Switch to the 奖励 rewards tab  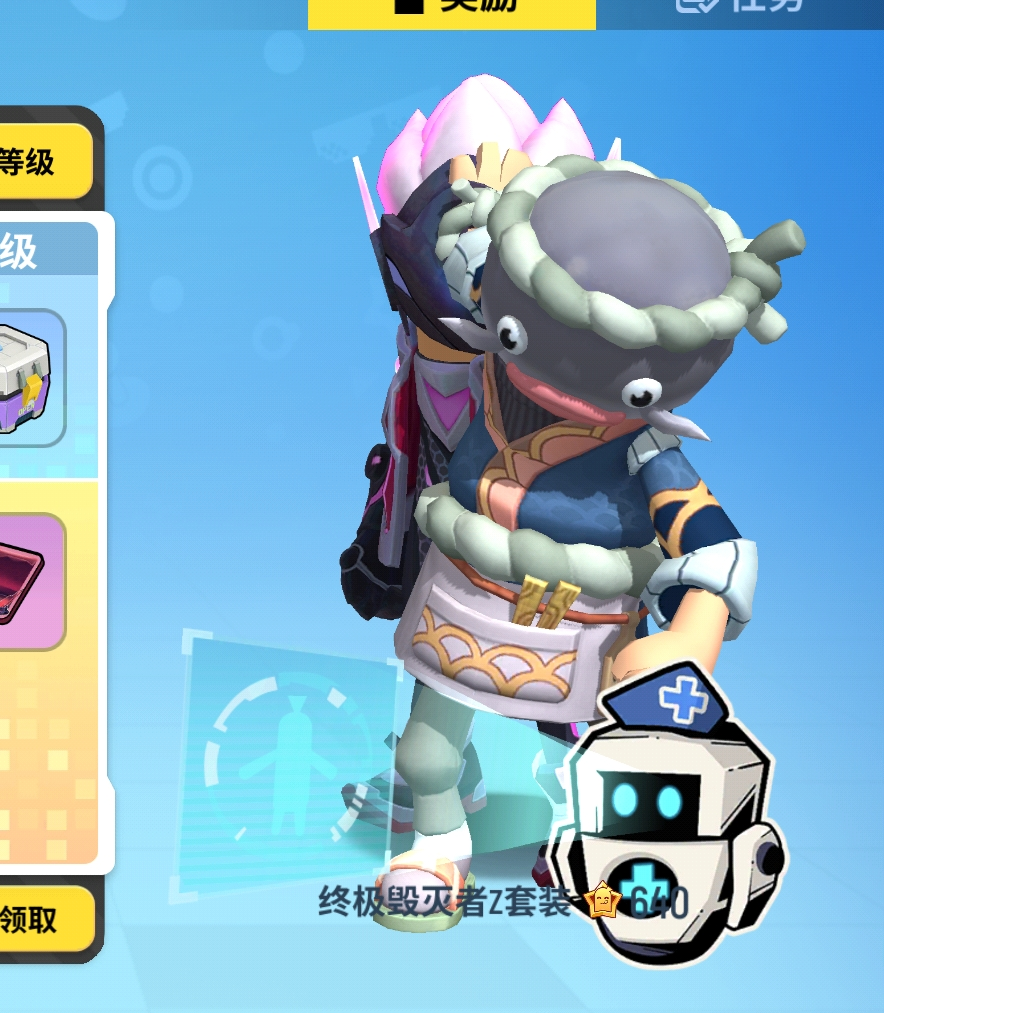452,10
